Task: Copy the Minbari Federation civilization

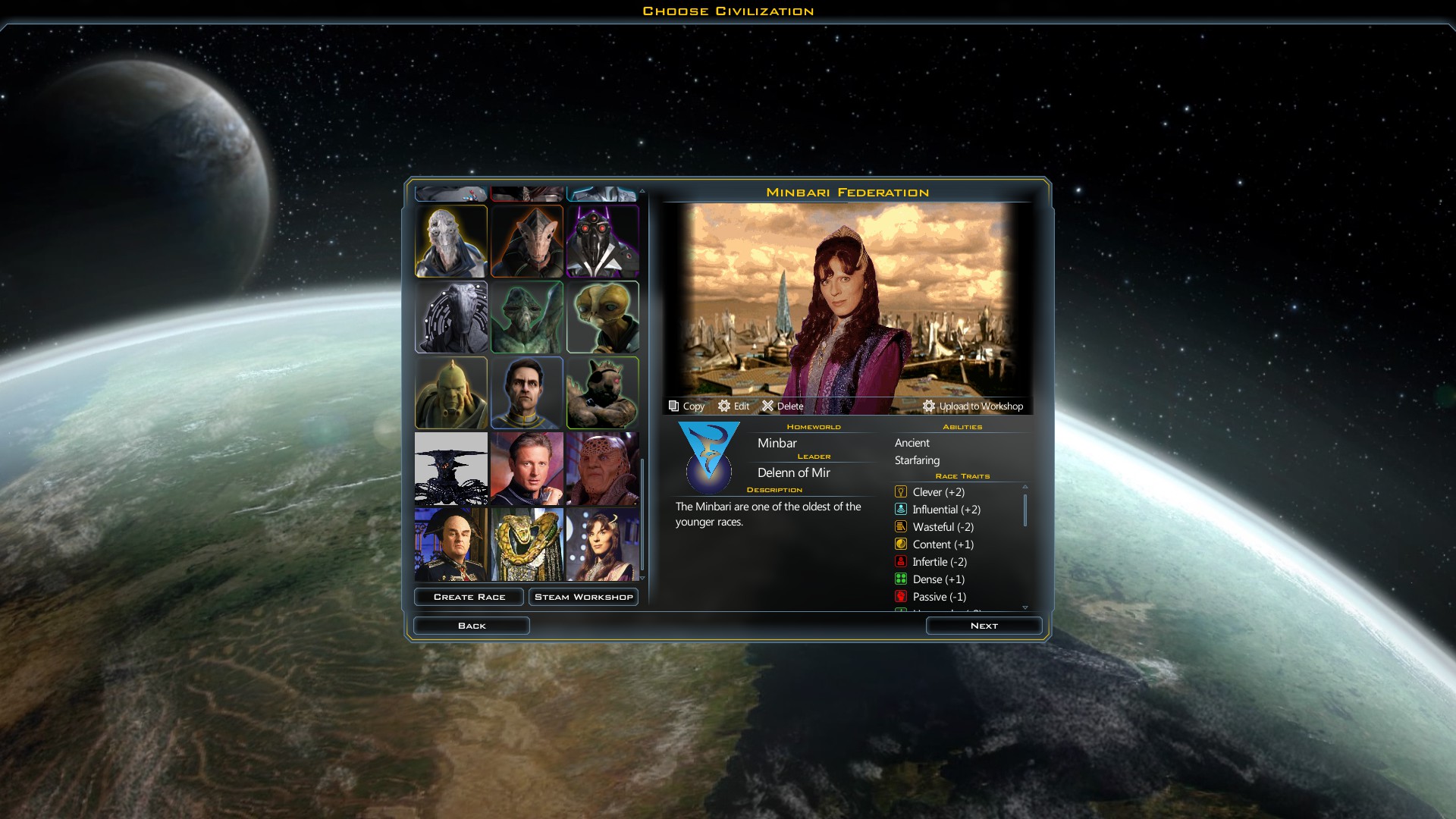Action: (x=686, y=406)
